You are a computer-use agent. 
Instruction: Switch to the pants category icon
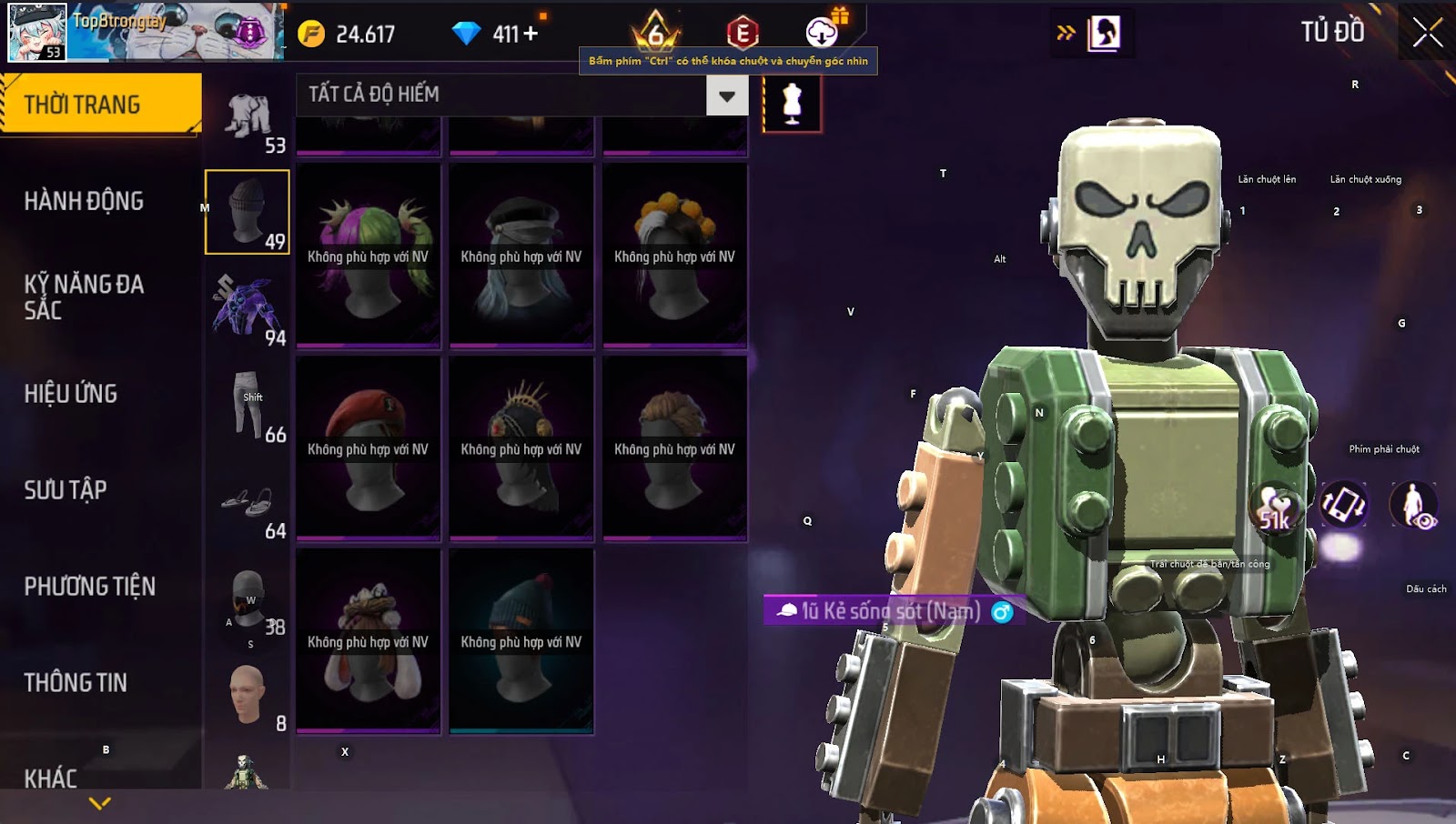pos(248,405)
